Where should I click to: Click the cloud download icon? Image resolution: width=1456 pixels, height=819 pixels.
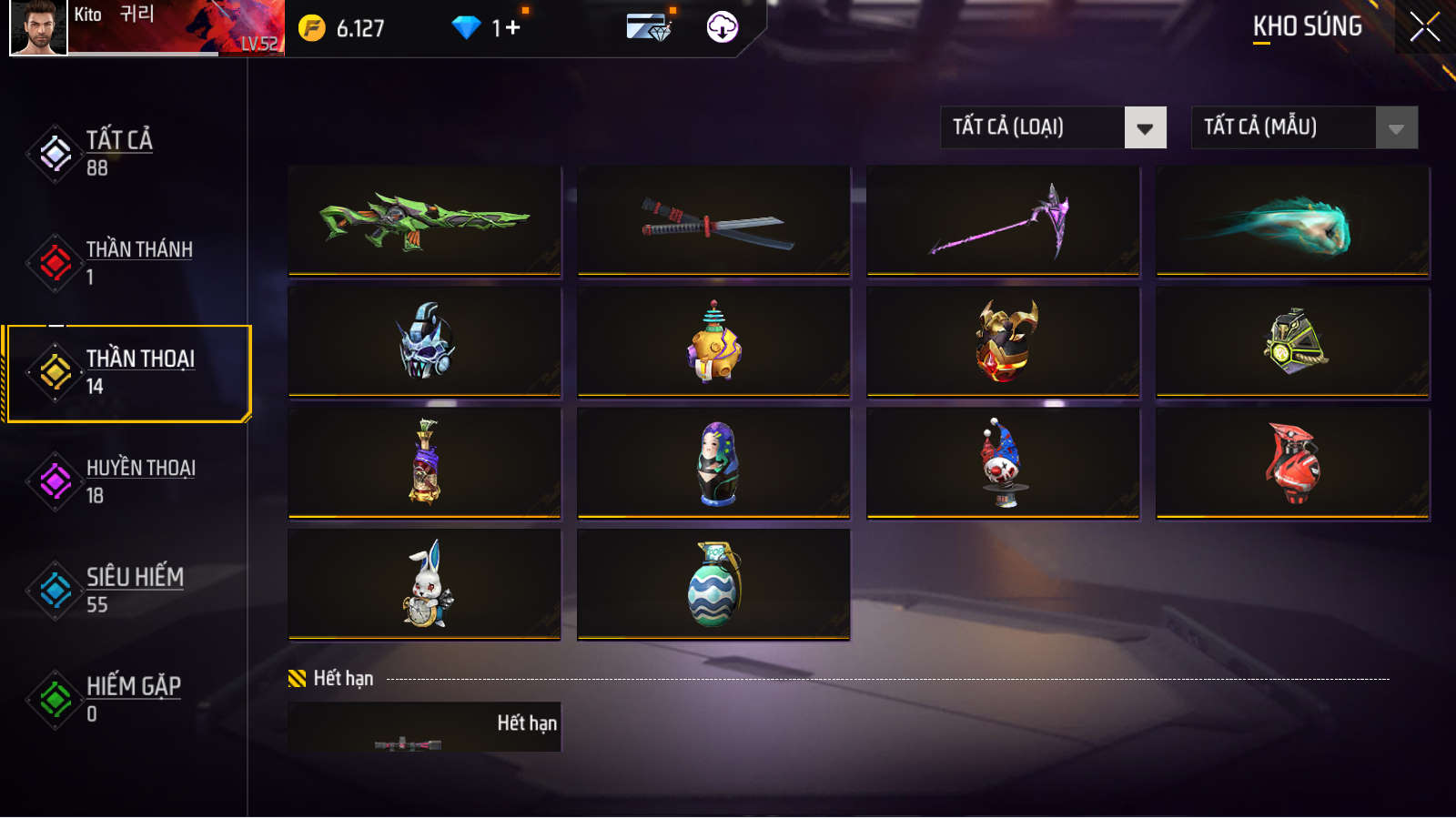(723, 27)
